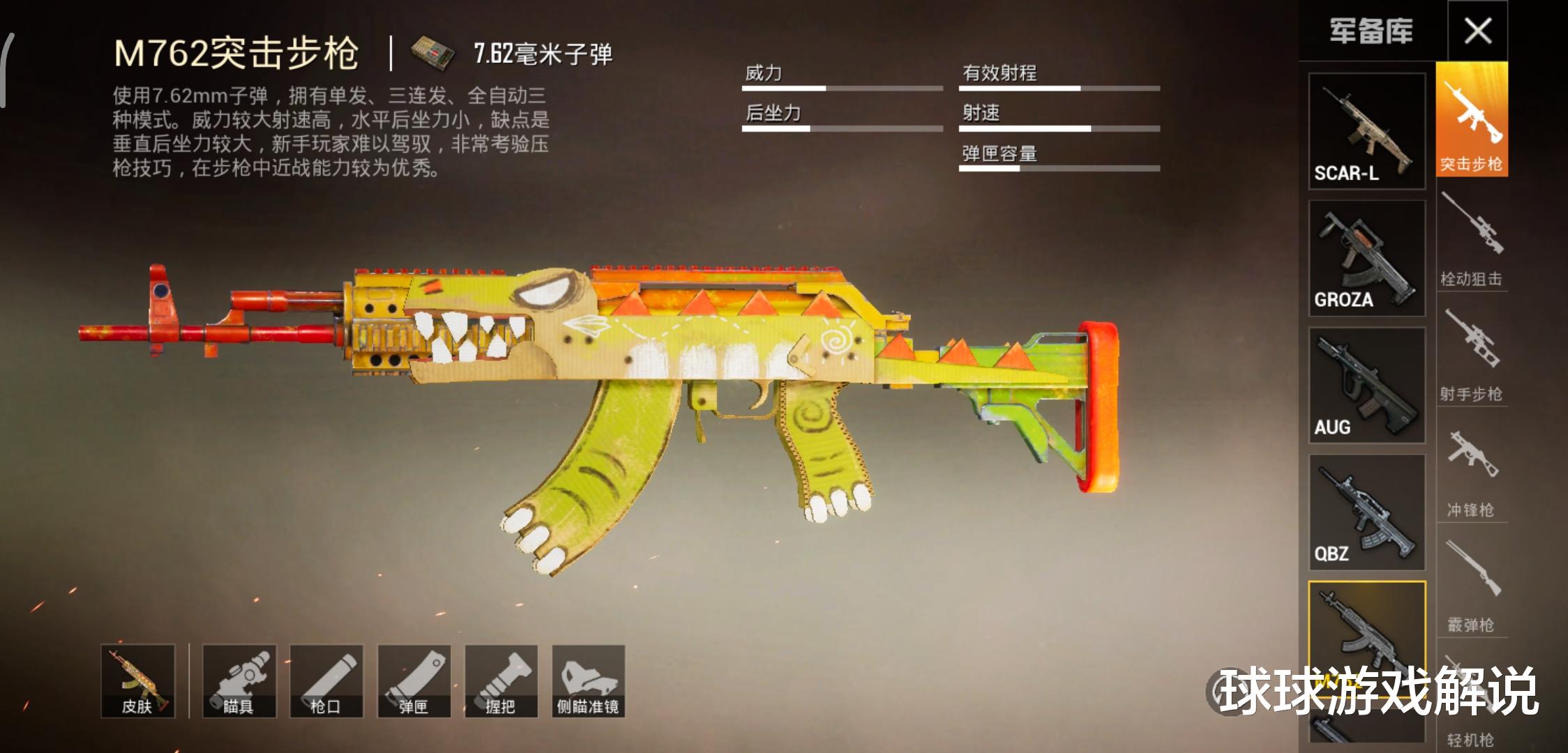The image size is (1568, 753).
Task: Open the 瞄具 sight attachment slot
Action: tap(239, 681)
